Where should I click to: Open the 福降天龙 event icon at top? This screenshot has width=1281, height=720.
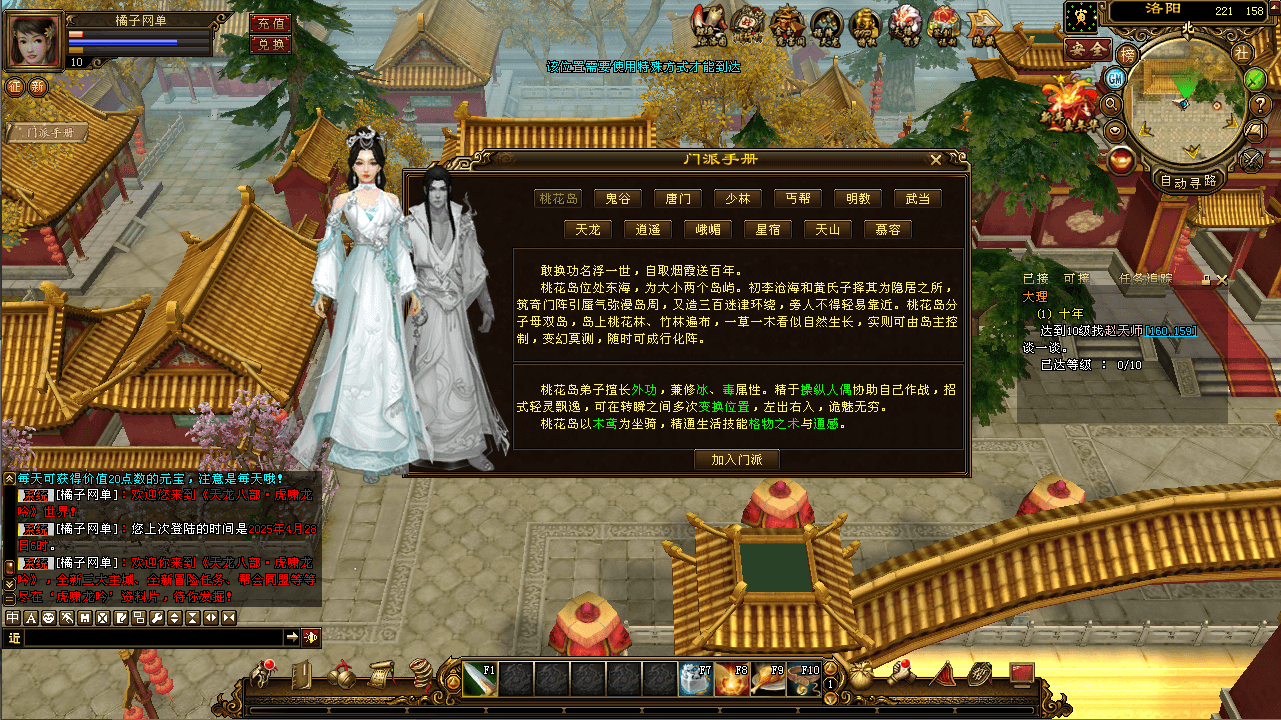824,21
